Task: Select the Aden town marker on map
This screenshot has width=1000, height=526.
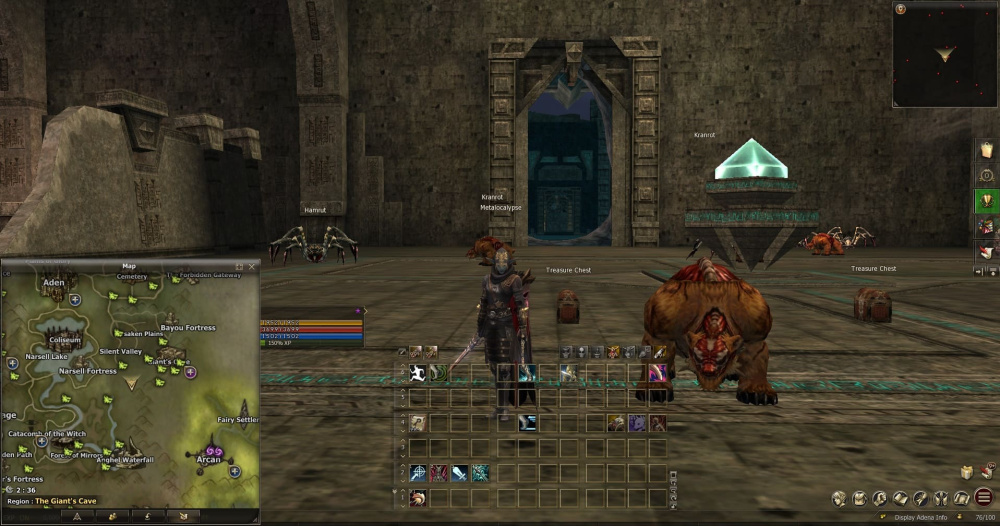Action: point(54,284)
